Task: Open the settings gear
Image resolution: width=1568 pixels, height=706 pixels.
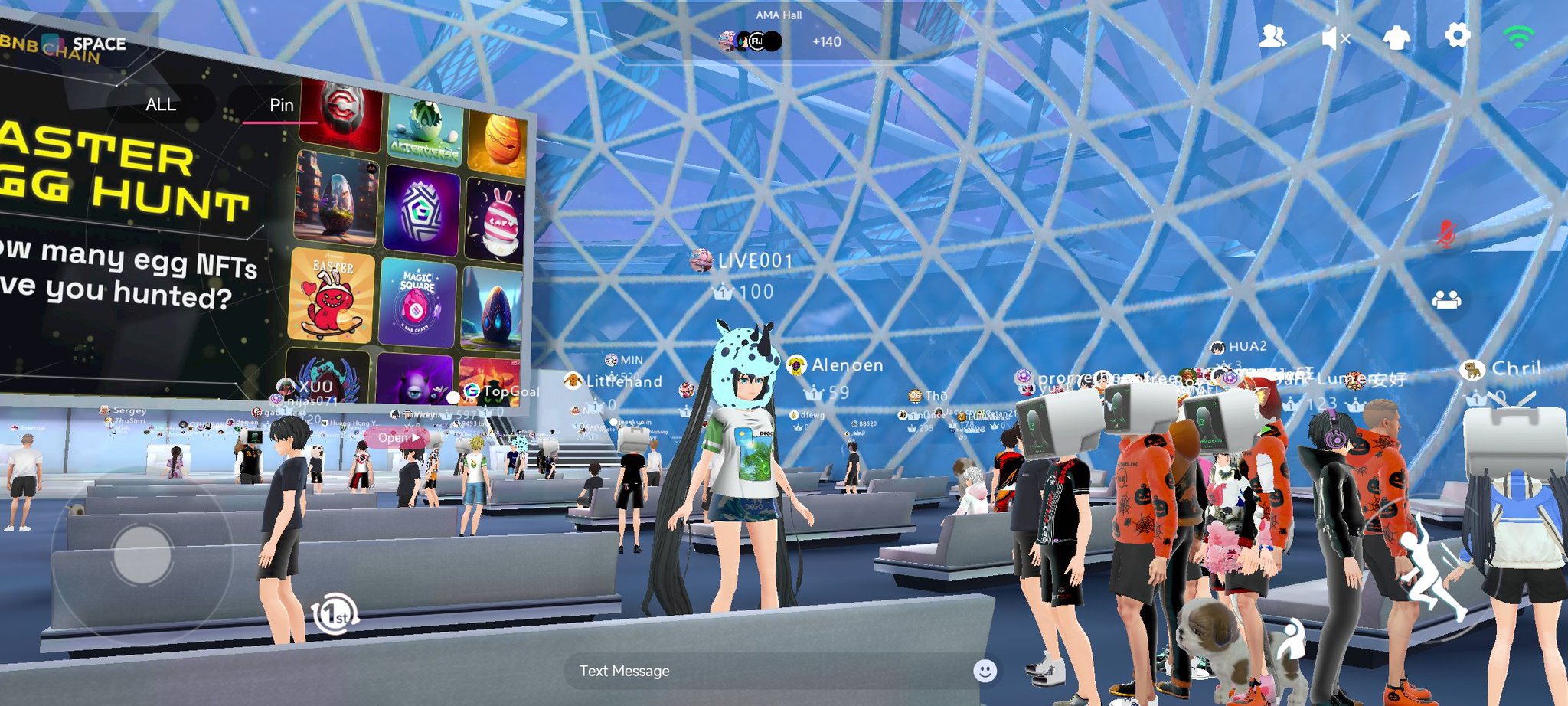Action: [1457, 36]
